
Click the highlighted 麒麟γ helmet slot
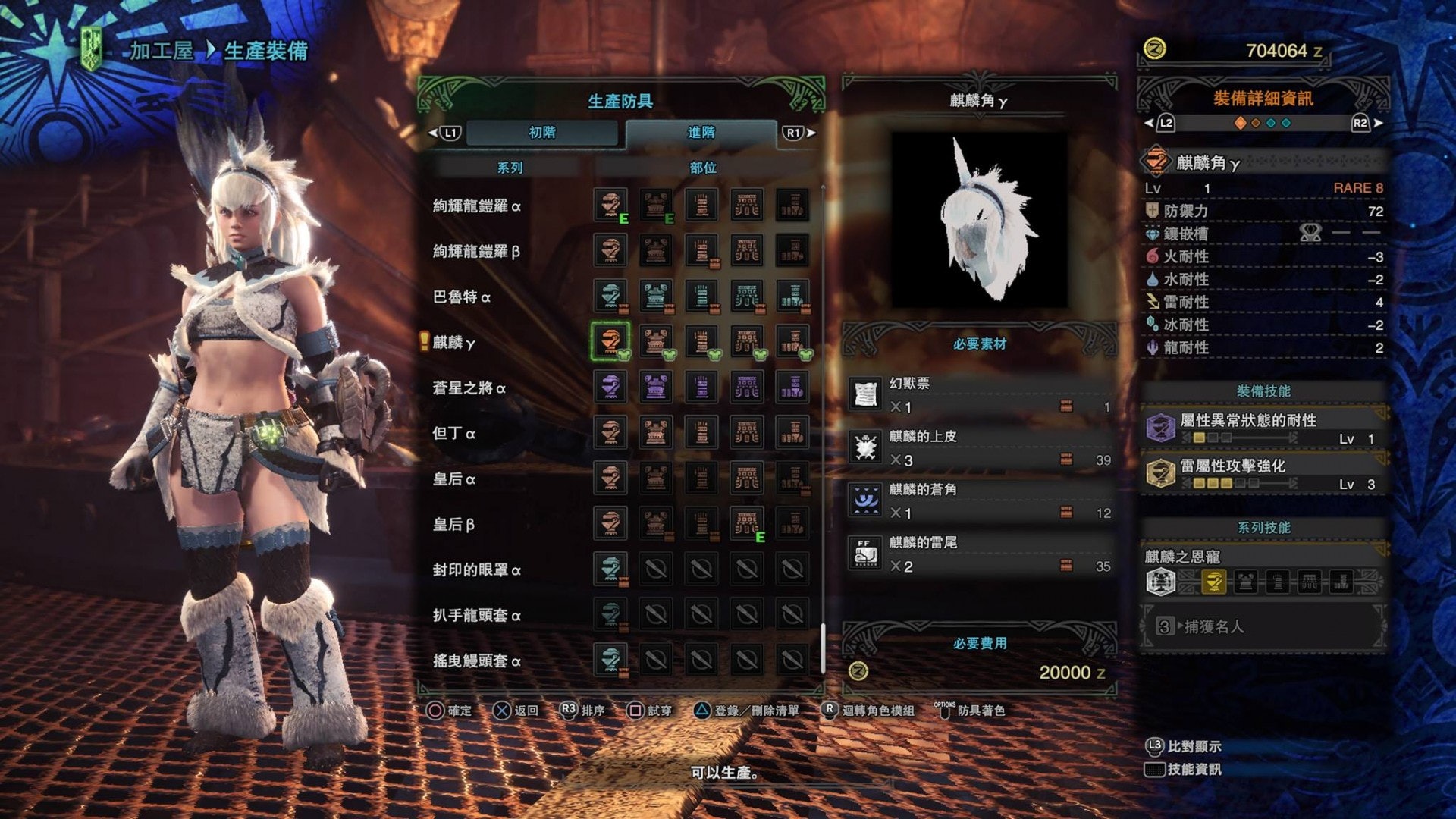(x=610, y=341)
